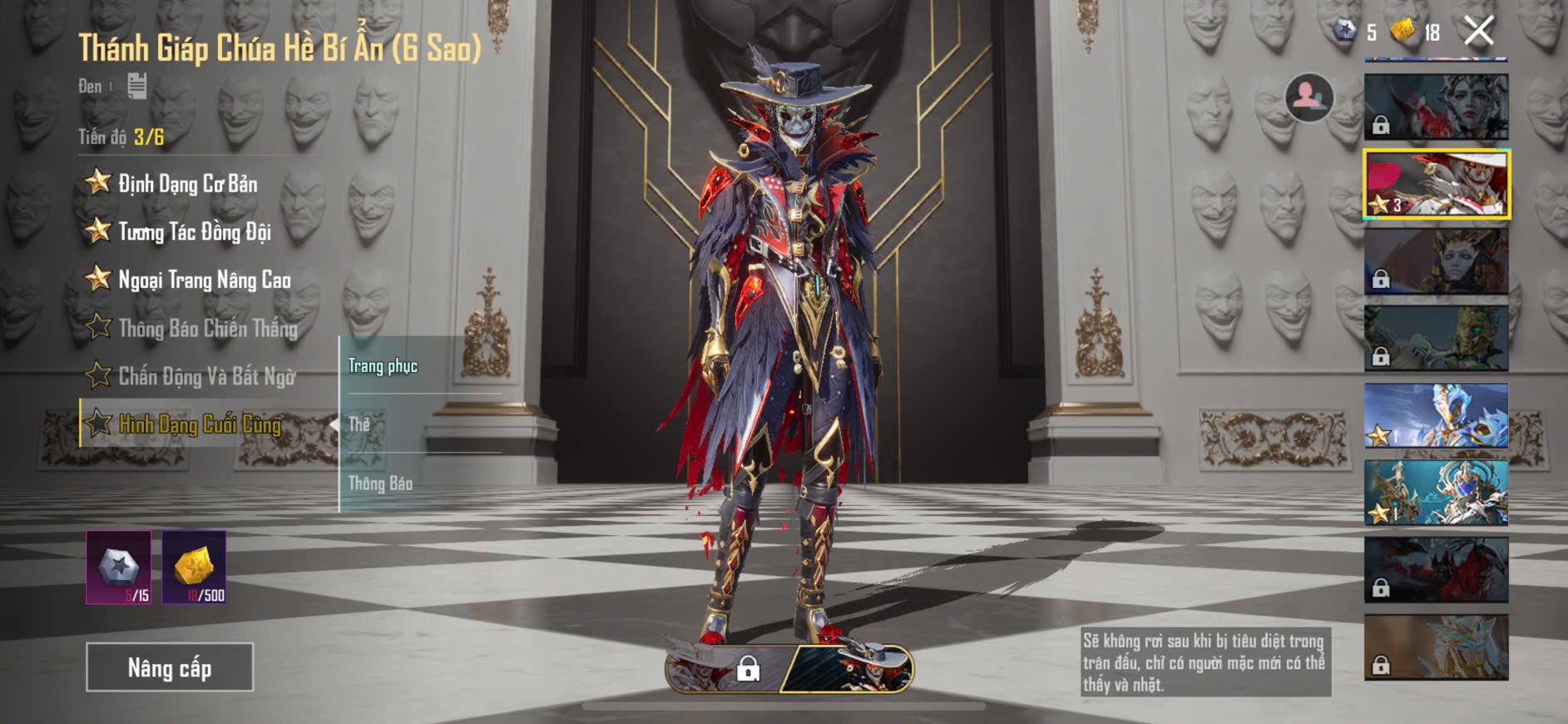Show the Thông Báo reward entry
This screenshot has width=1568, height=724.
click(x=380, y=483)
